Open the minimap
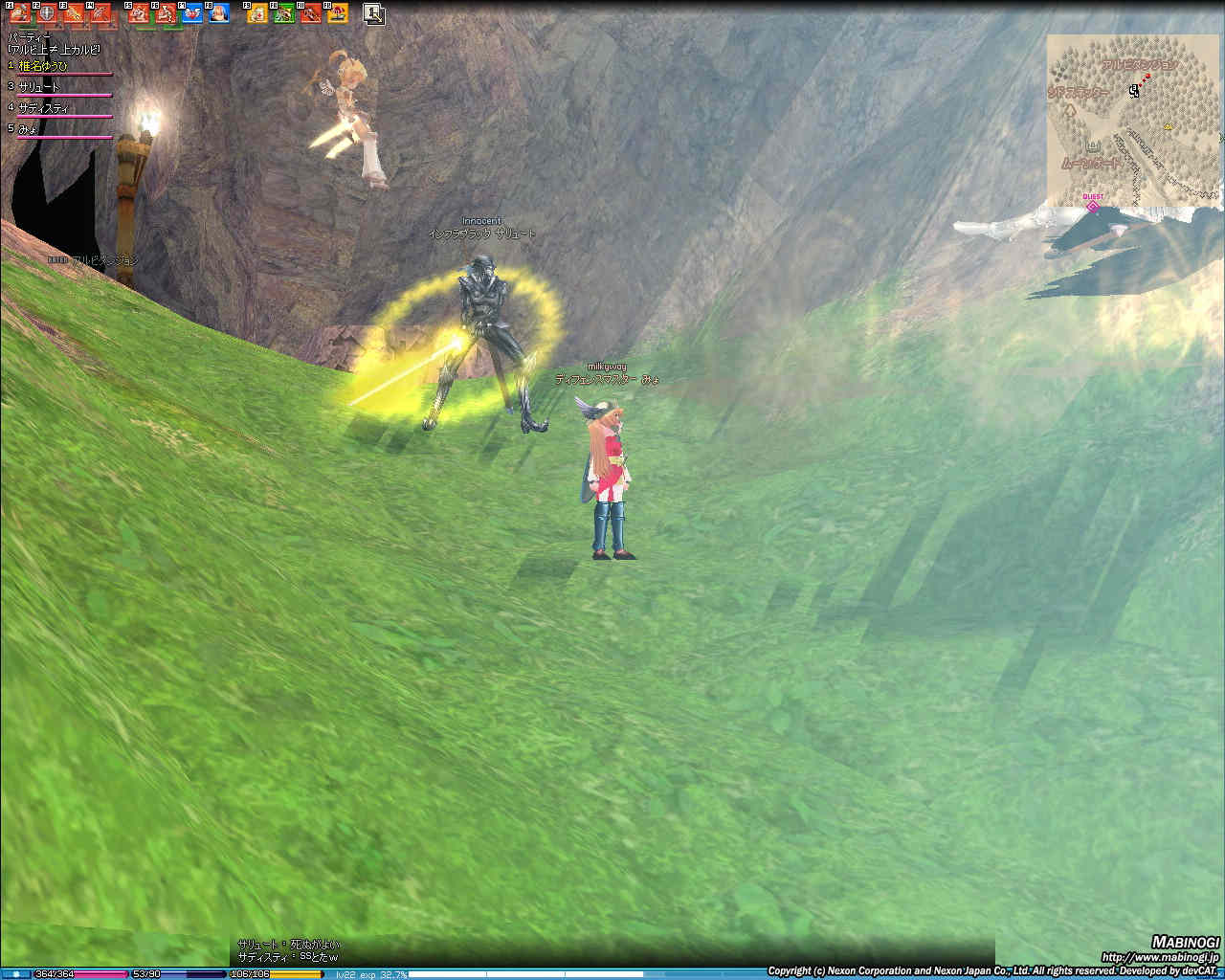The image size is (1225, 980). (x=1135, y=120)
